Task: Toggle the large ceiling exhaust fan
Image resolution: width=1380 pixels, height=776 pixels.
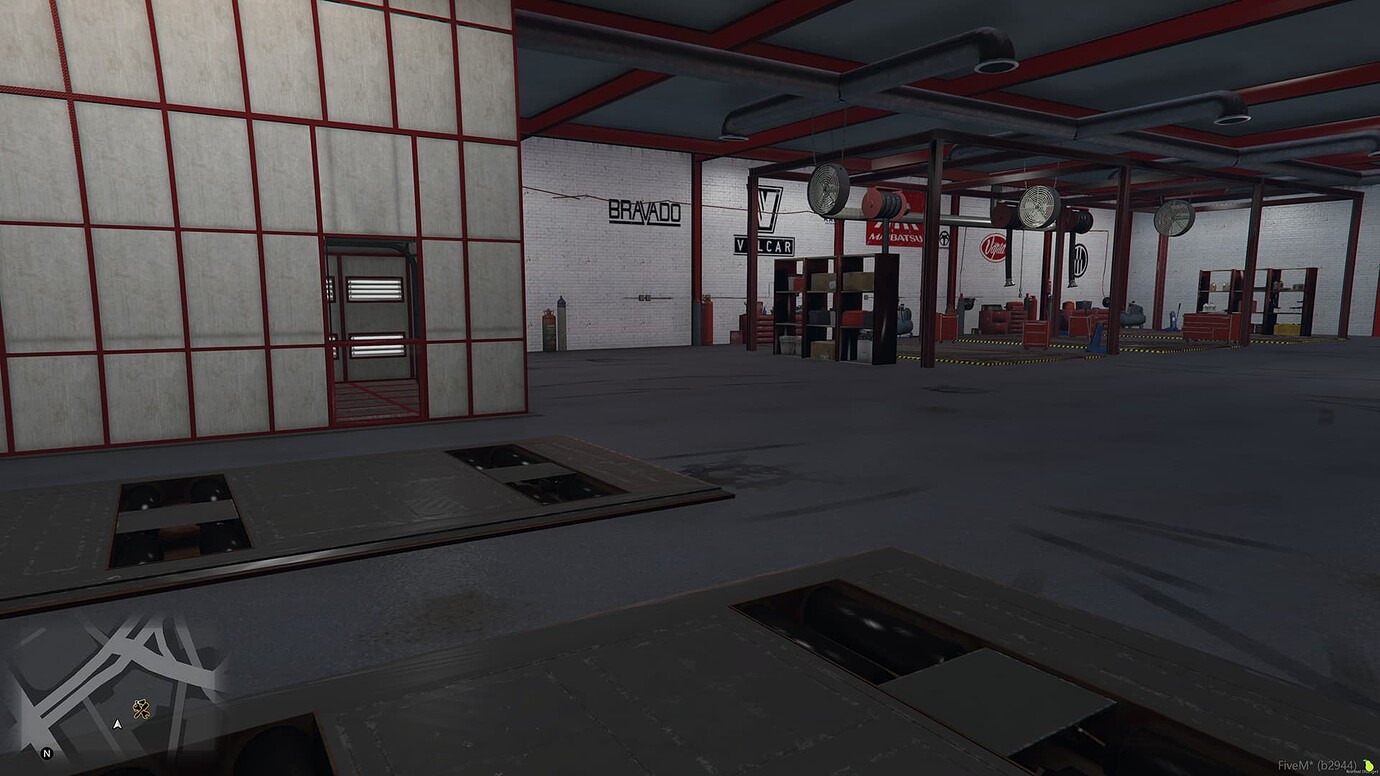Action: (1037, 207)
